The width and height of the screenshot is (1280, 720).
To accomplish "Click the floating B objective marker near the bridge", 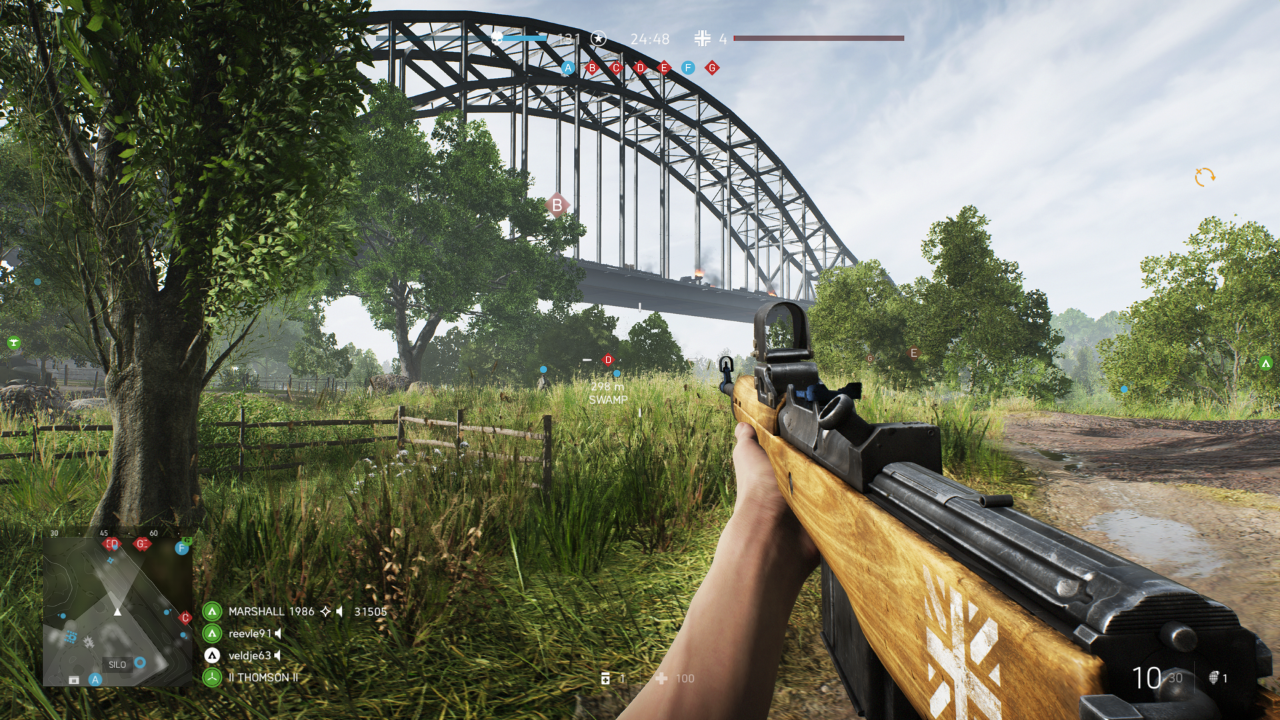I will [x=557, y=206].
